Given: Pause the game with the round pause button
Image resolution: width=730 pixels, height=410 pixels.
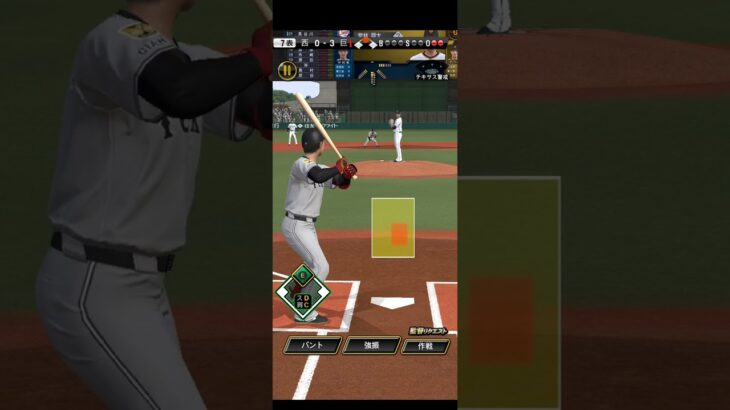Looking at the screenshot, I should pyautogui.click(x=286, y=70).
